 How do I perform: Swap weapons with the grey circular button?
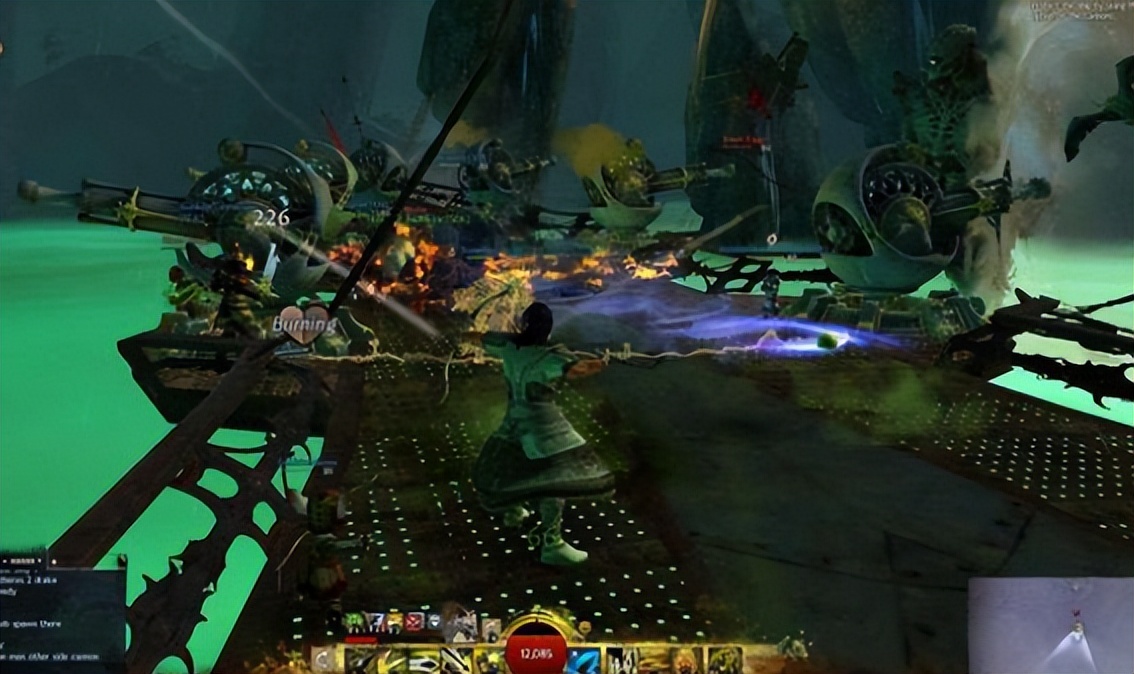click(x=321, y=658)
